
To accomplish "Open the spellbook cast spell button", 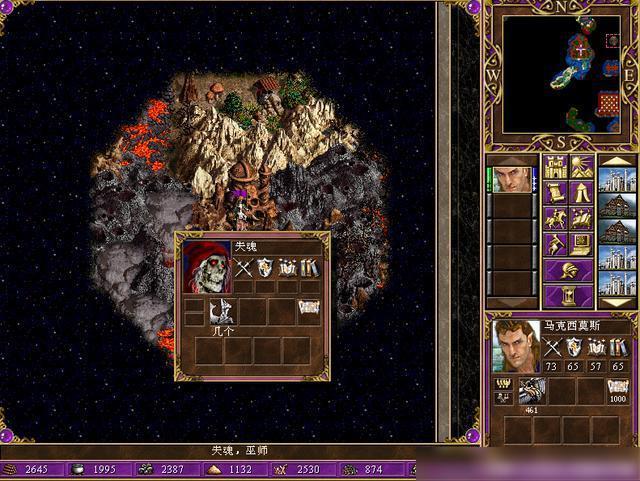I will point(582,218).
